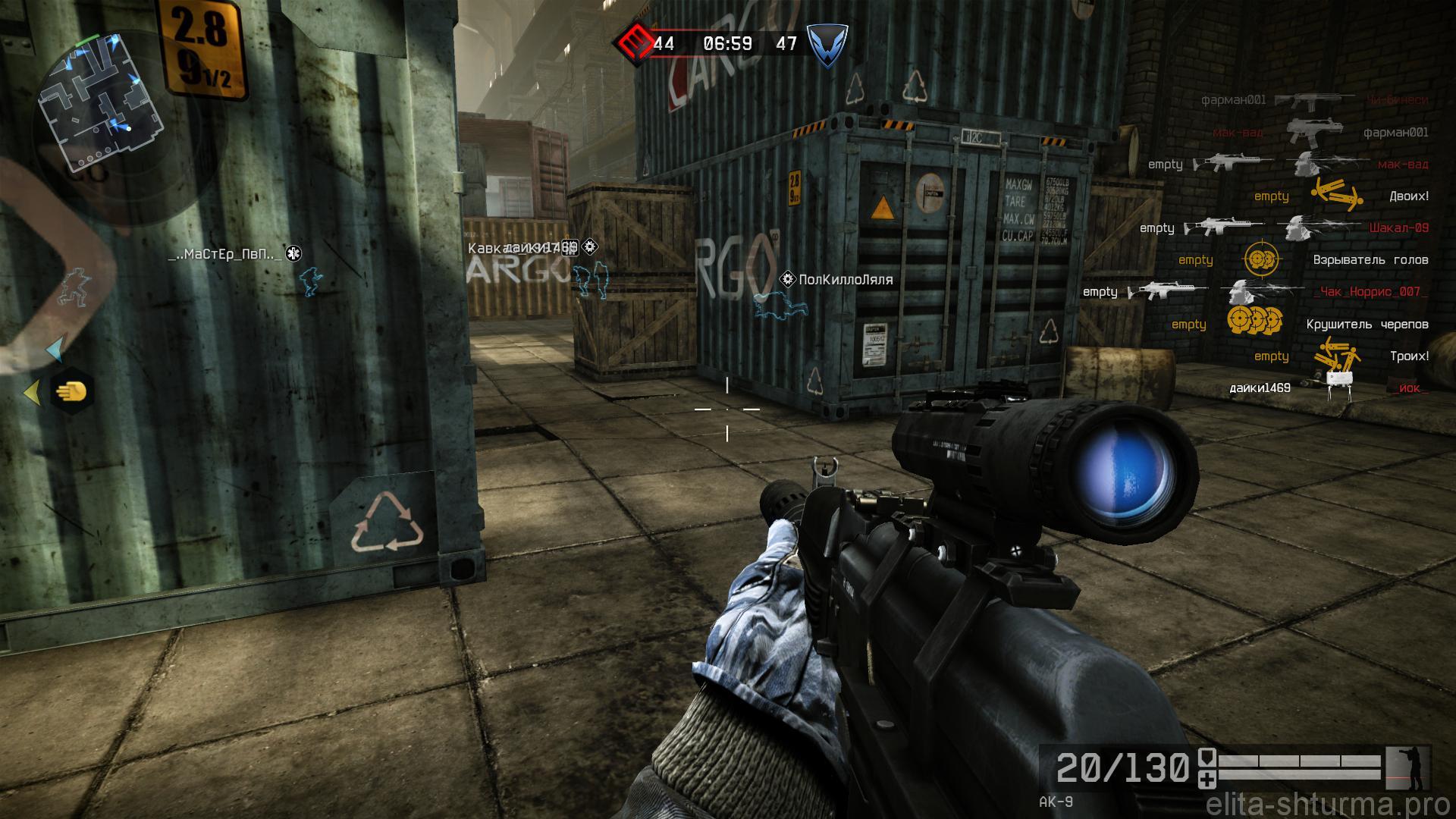Viewport: 1456px width, 819px height.
Task: Select teammate marker _..МаСтЕр_ПвП.._
Action: tap(224, 255)
